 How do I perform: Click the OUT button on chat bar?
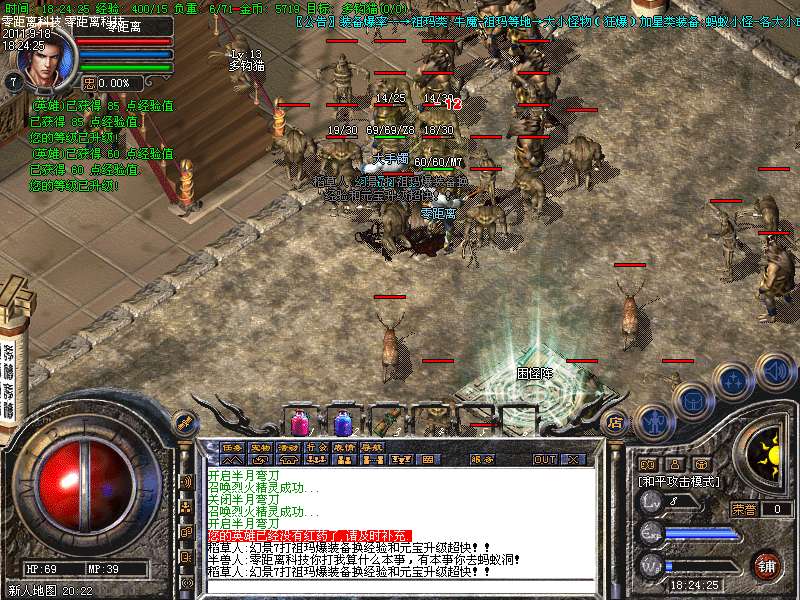[545, 459]
